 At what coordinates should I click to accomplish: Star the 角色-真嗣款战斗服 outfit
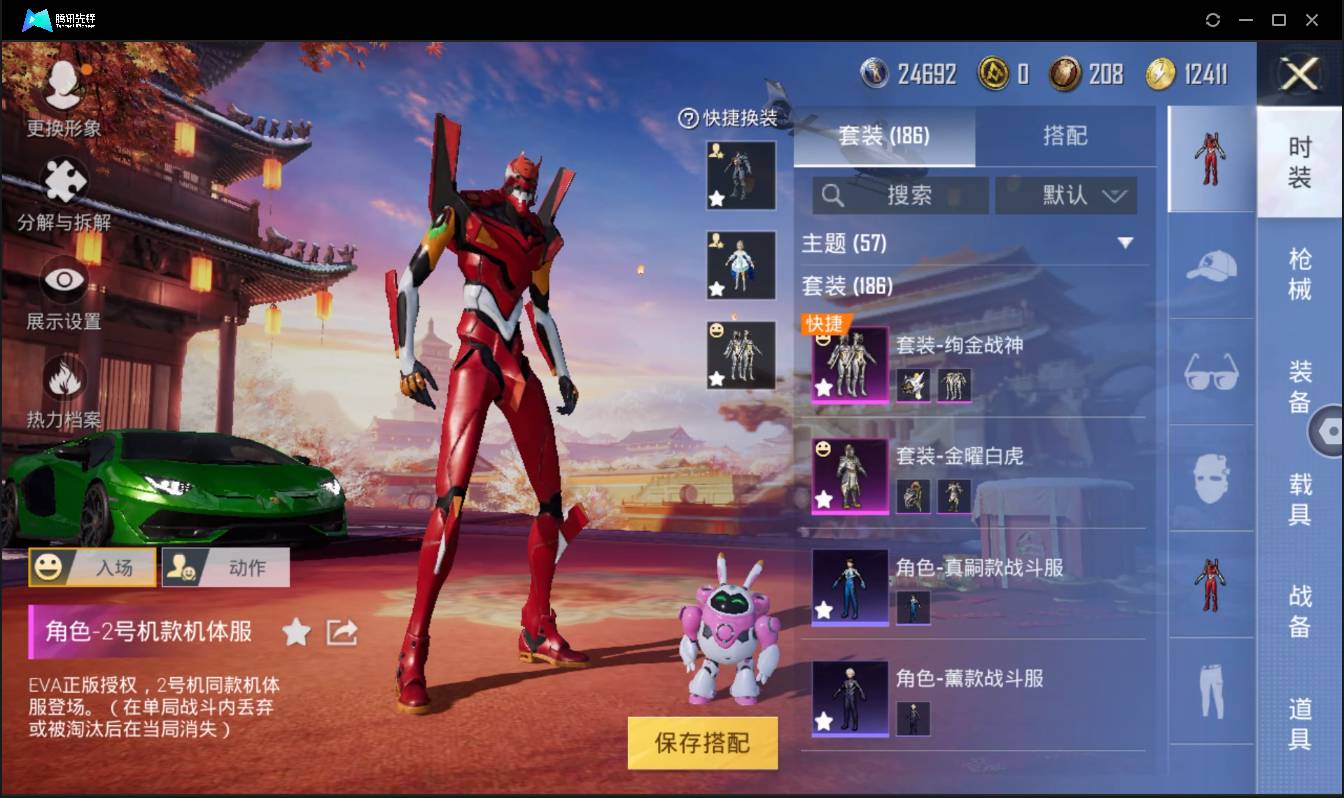point(822,611)
